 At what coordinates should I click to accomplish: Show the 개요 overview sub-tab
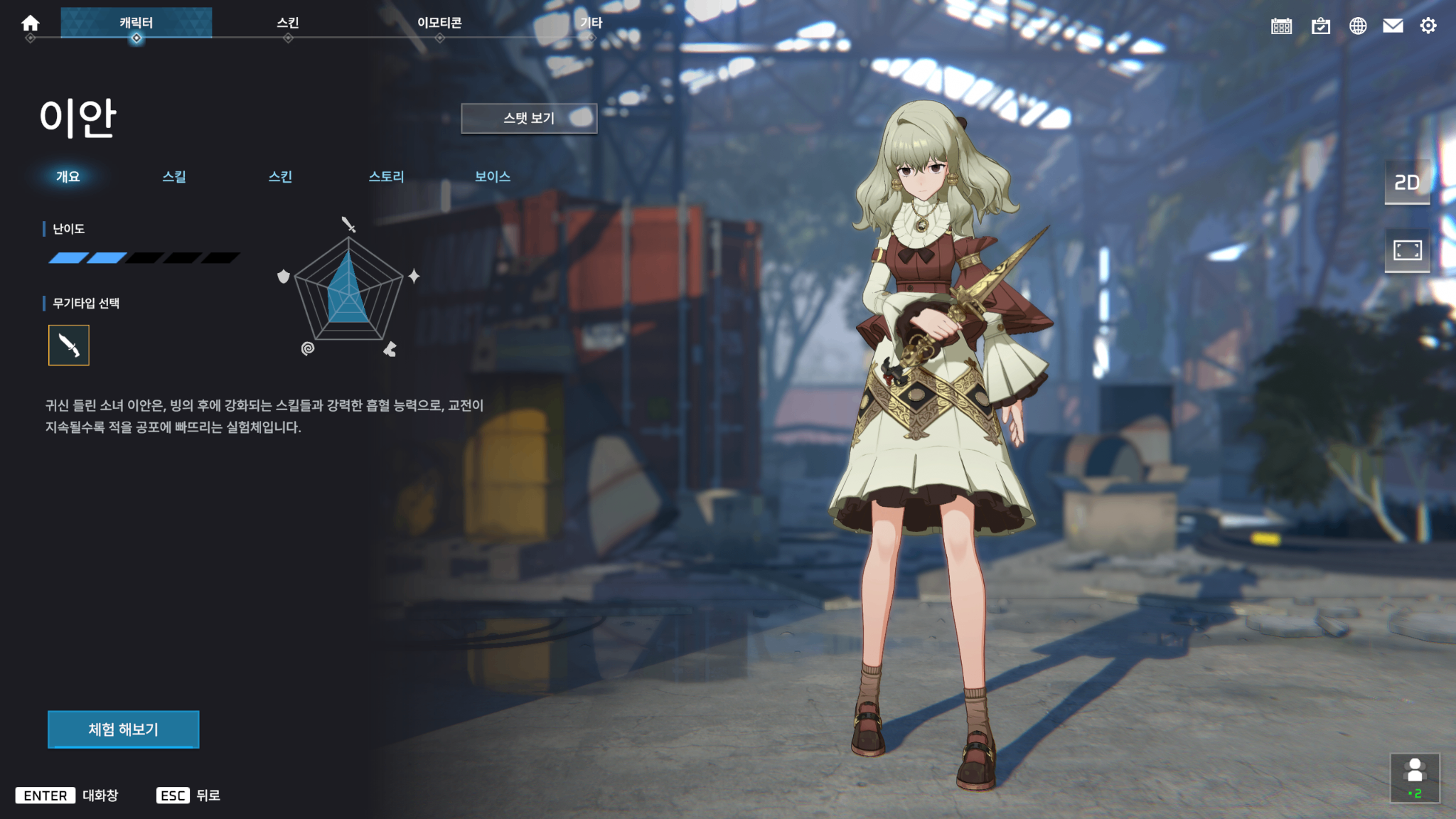[68, 176]
